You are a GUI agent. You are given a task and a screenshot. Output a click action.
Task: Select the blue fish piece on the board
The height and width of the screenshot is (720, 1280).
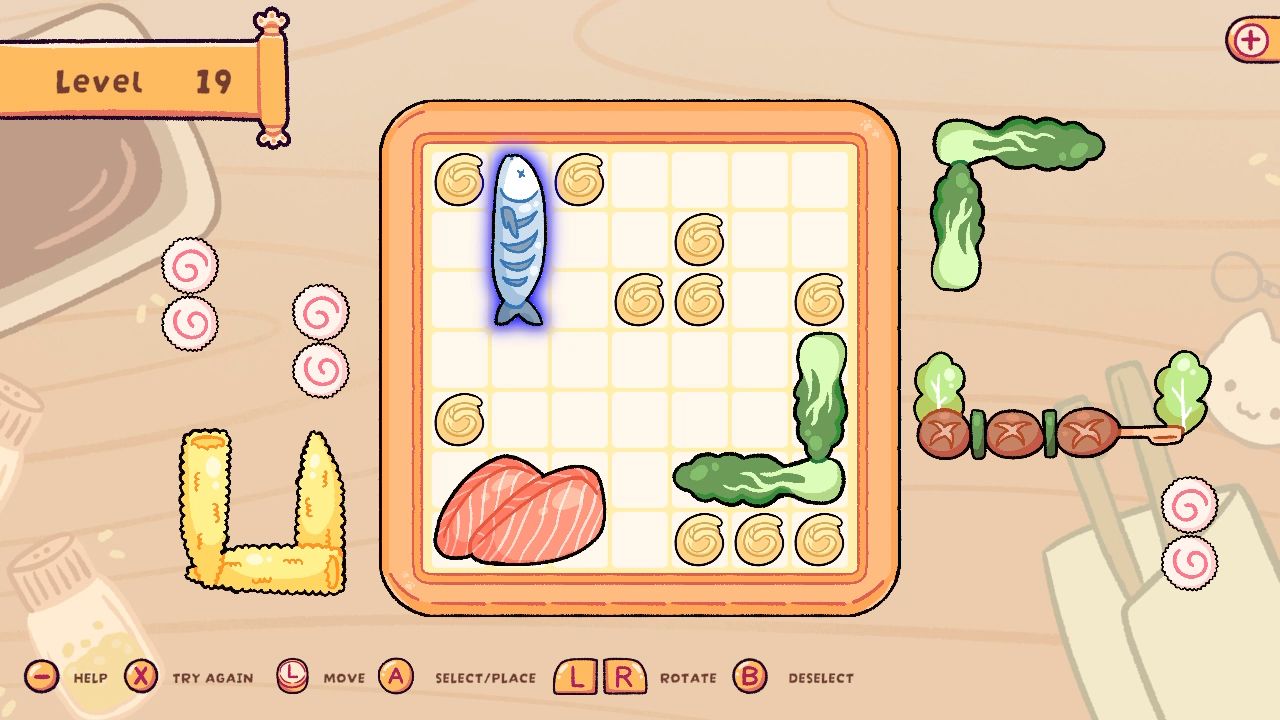pyautogui.click(x=518, y=240)
